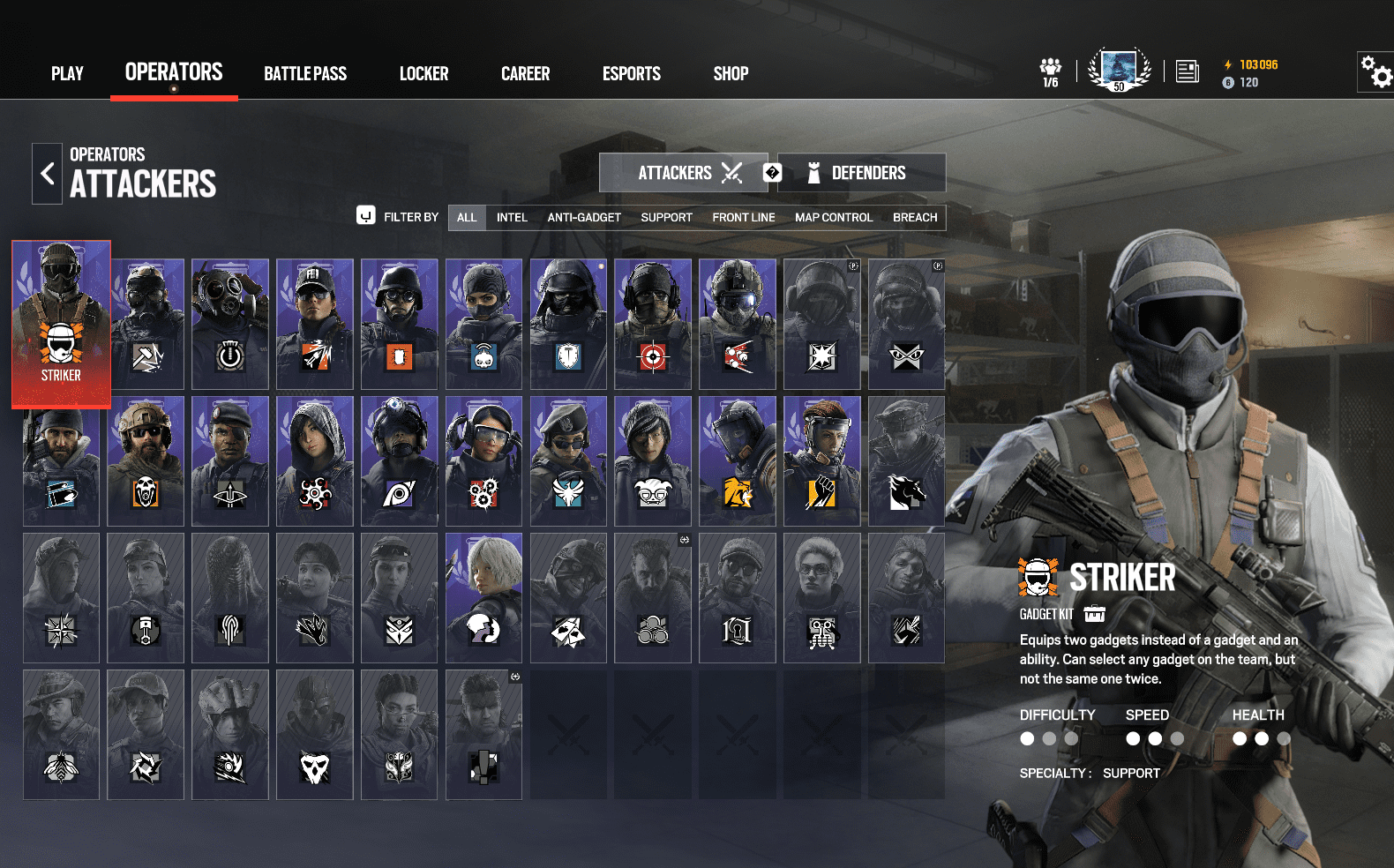The image size is (1394, 868).
Task: Open settings via the gear icon
Action: [1375, 71]
